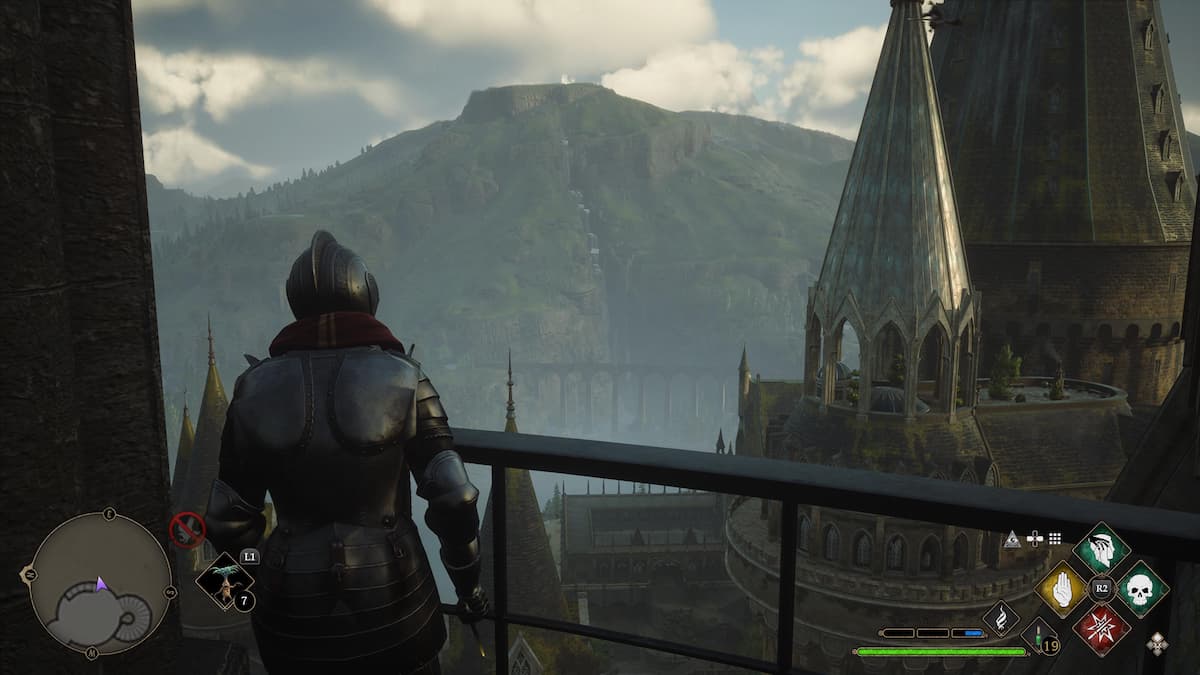Cast the green hand-over-face Imperio spell
The width and height of the screenshot is (1200, 675).
click(1101, 548)
